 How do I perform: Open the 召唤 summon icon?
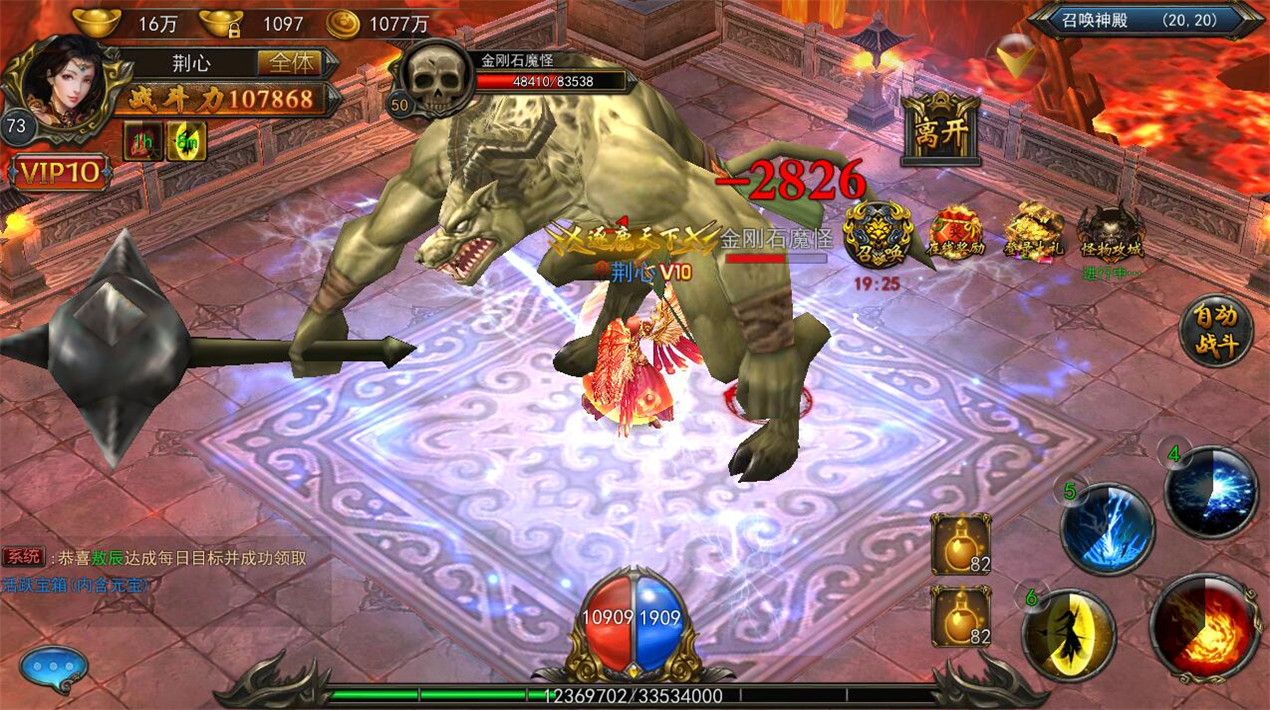coord(878,236)
